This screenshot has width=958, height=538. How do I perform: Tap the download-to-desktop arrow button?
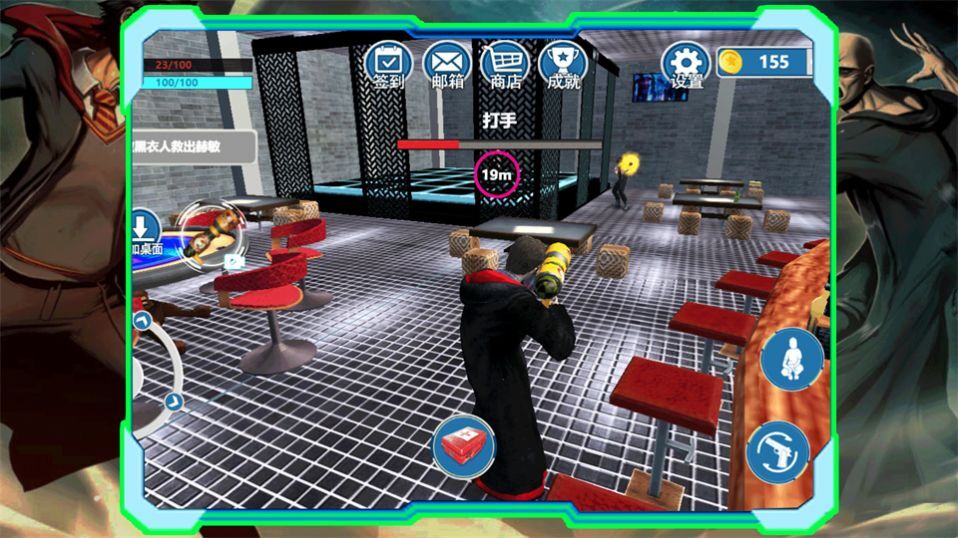click(x=145, y=227)
